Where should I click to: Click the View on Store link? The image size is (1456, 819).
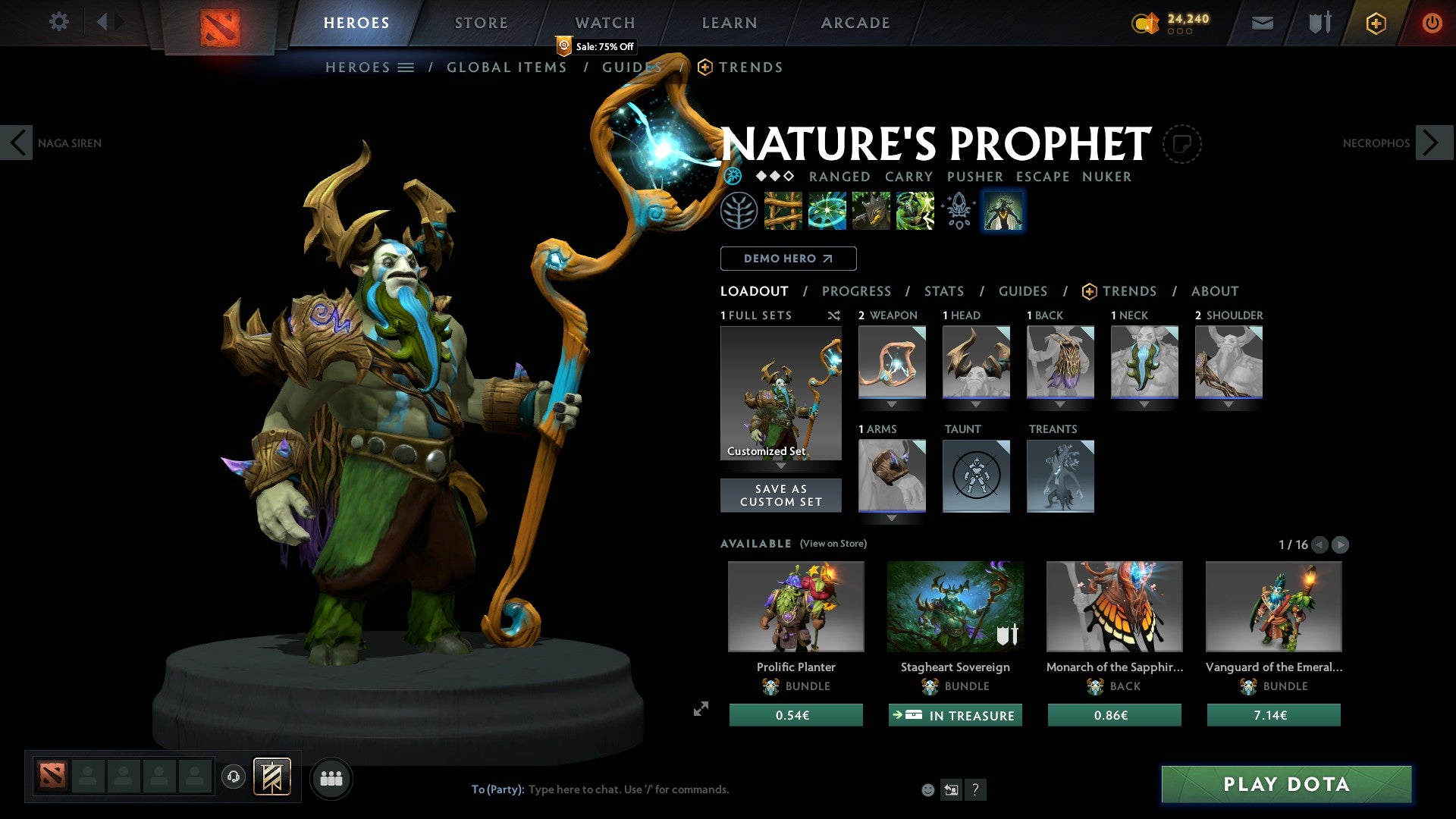(x=834, y=544)
